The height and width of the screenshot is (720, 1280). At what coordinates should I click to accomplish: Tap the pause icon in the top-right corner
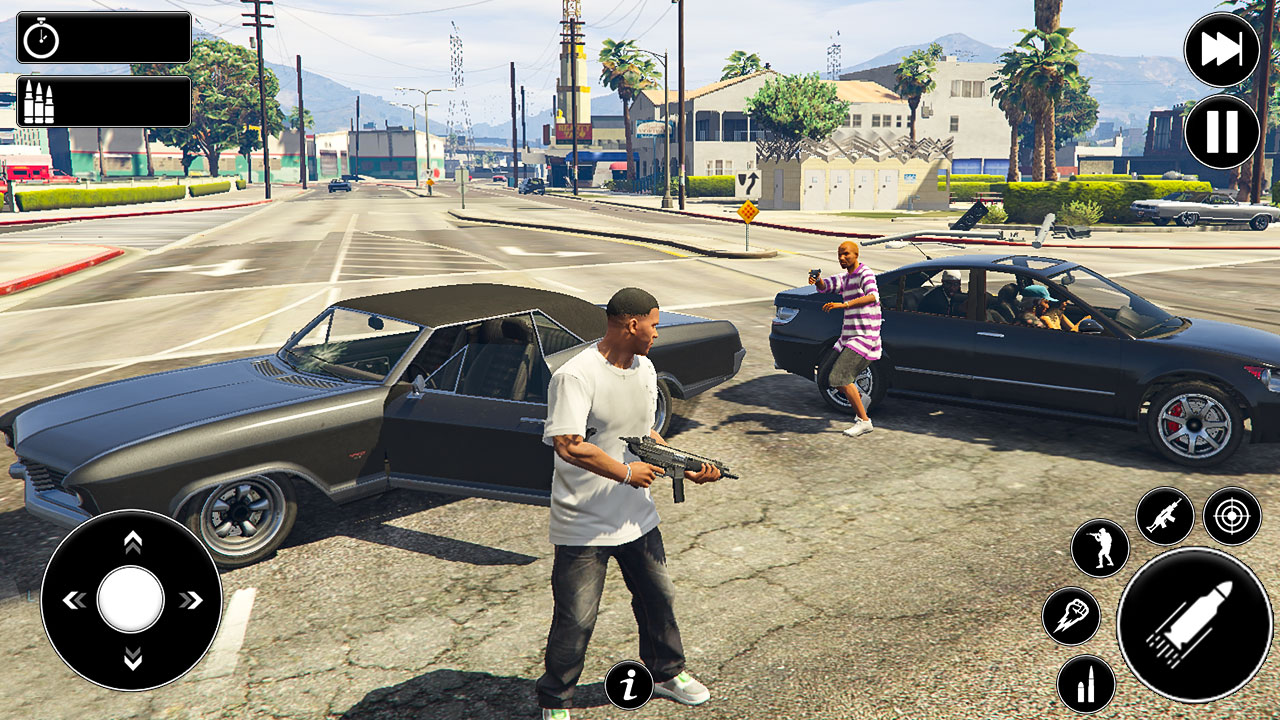[x=1222, y=129]
